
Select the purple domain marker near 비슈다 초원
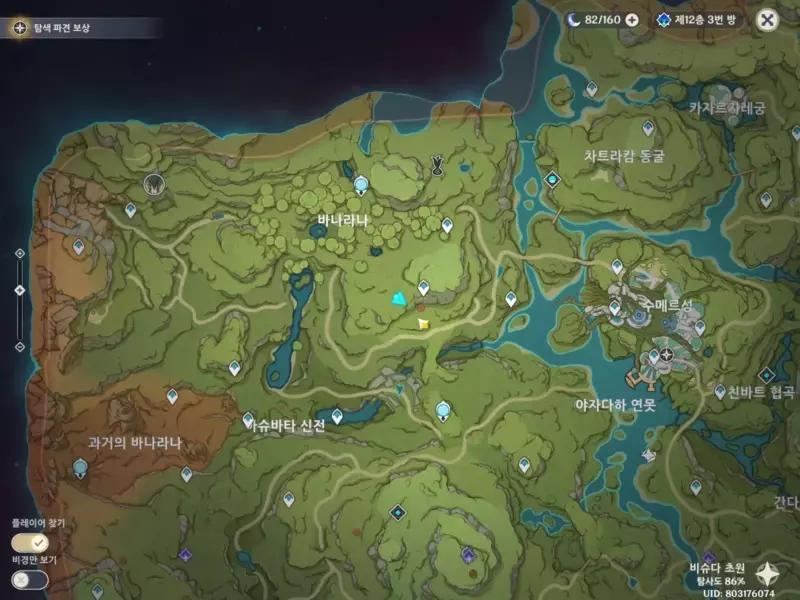[708, 557]
